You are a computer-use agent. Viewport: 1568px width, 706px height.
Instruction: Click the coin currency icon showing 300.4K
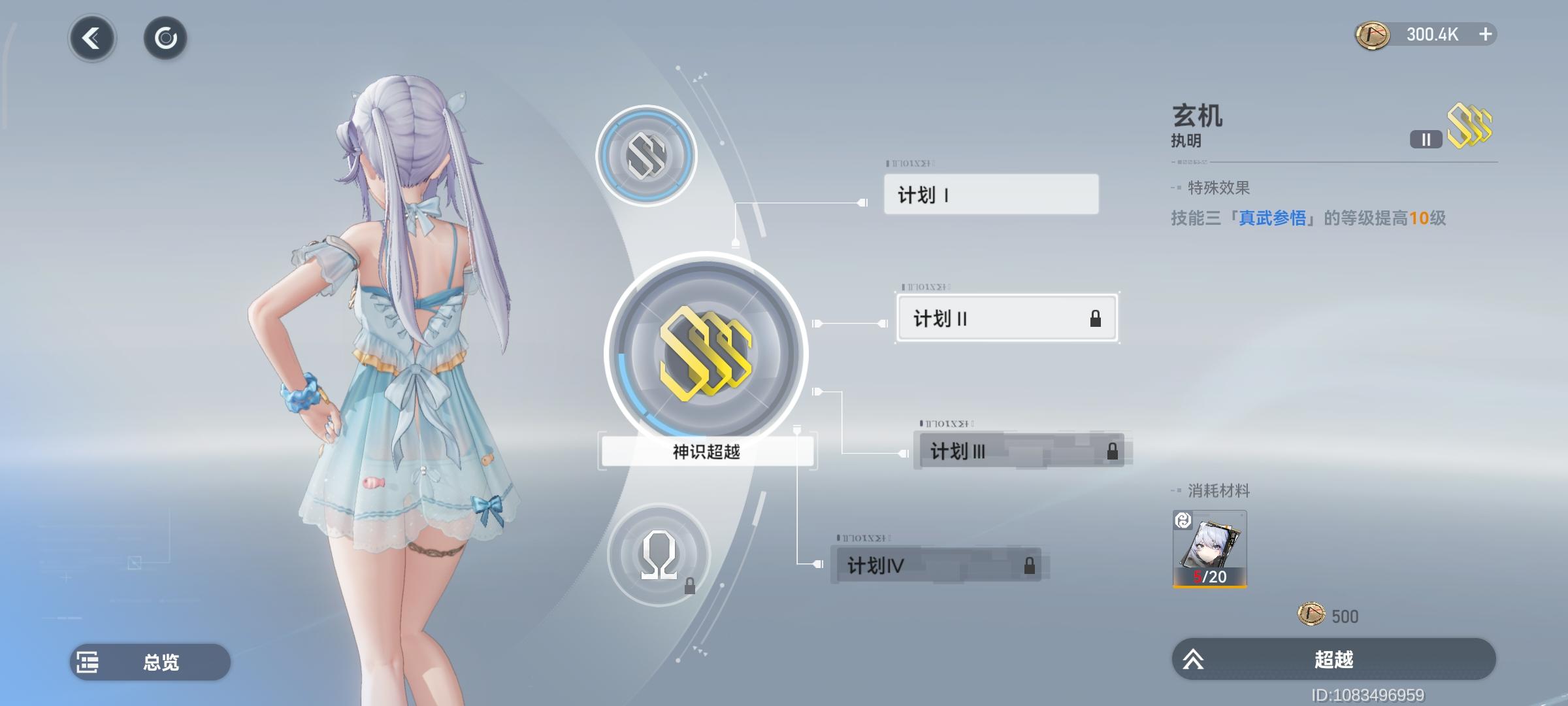coord(1373,34)
